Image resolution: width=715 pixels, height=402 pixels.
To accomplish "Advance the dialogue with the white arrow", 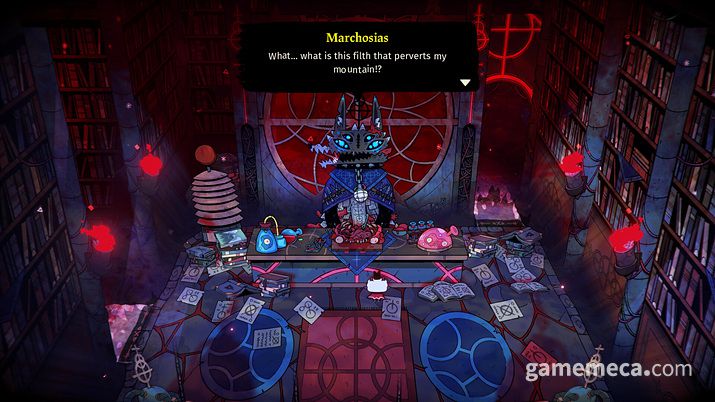I will point(465,82).
